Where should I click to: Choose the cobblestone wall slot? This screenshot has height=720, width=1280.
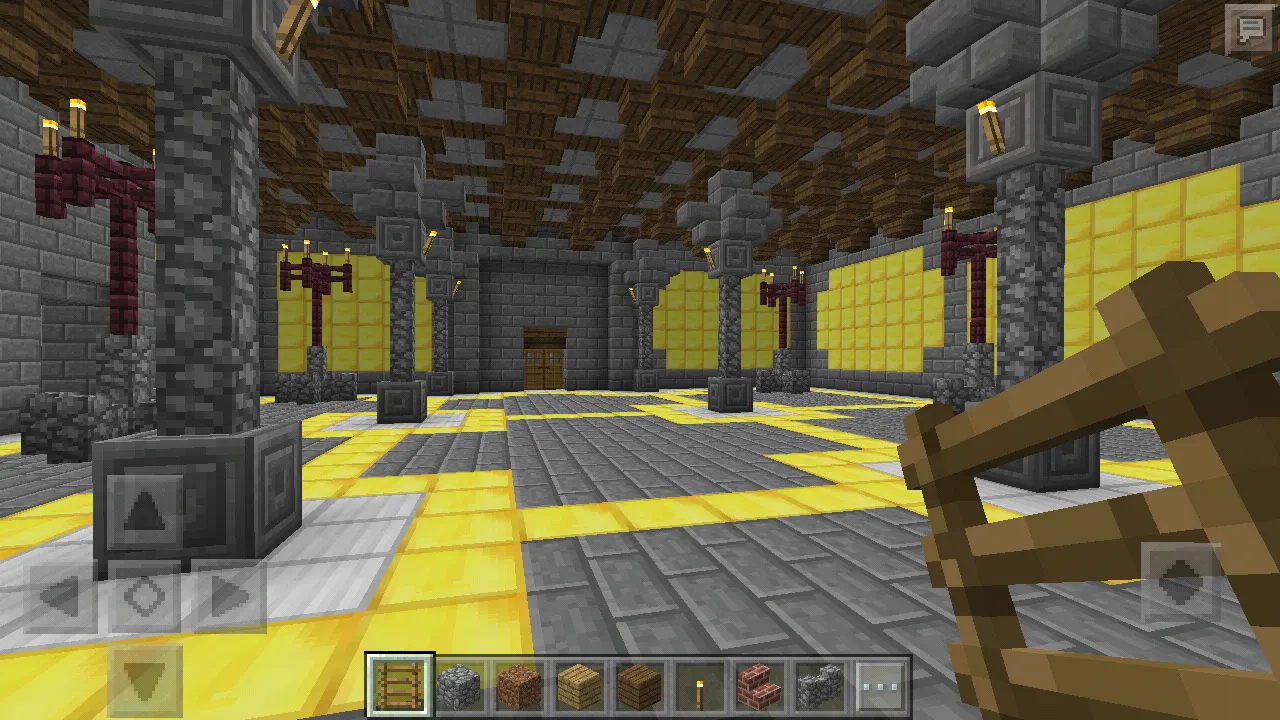[x=819, y=686]
